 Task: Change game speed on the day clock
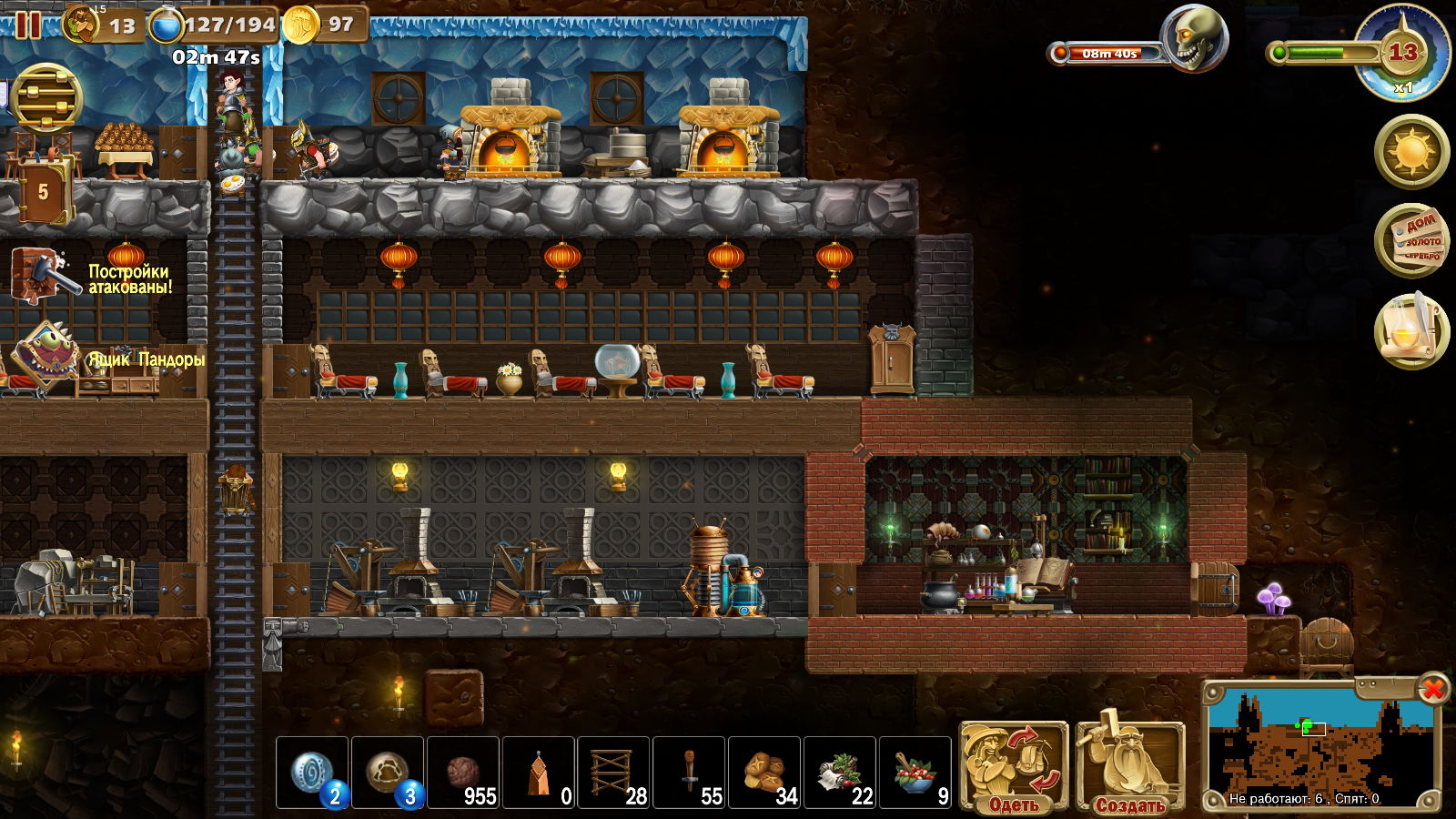[x=1402, y=55]
